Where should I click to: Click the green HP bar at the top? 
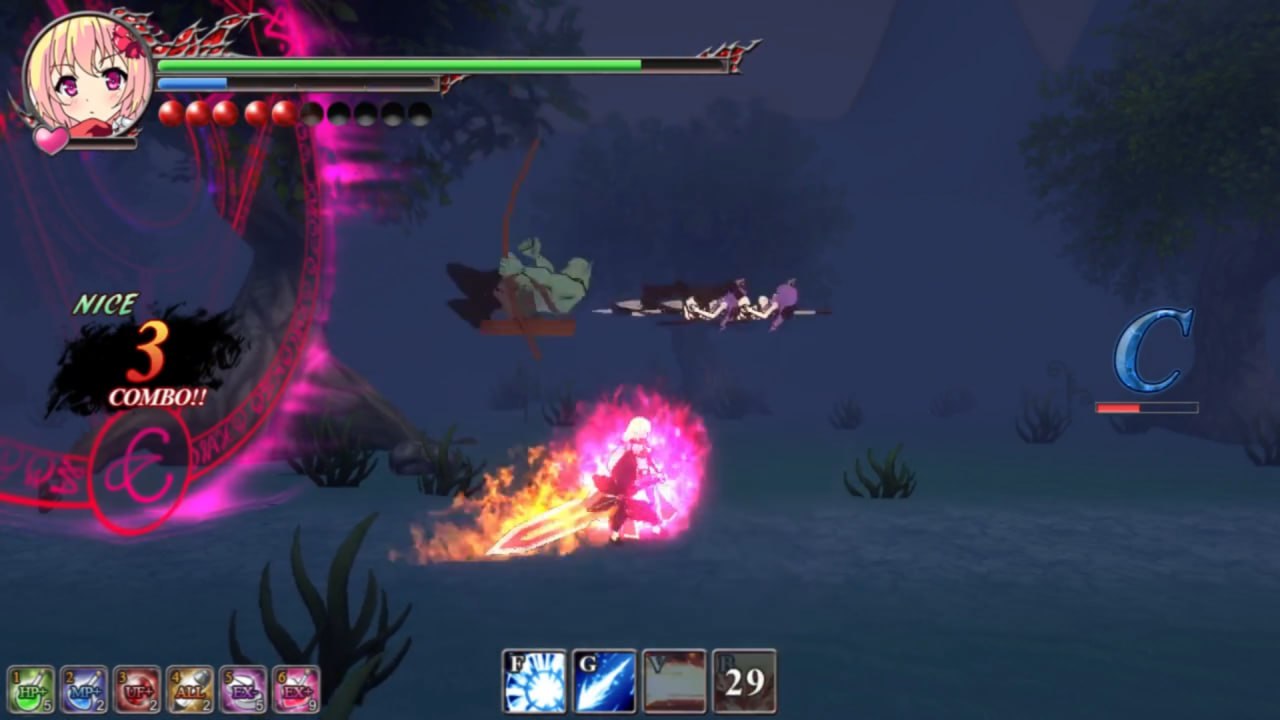(400, 64)
